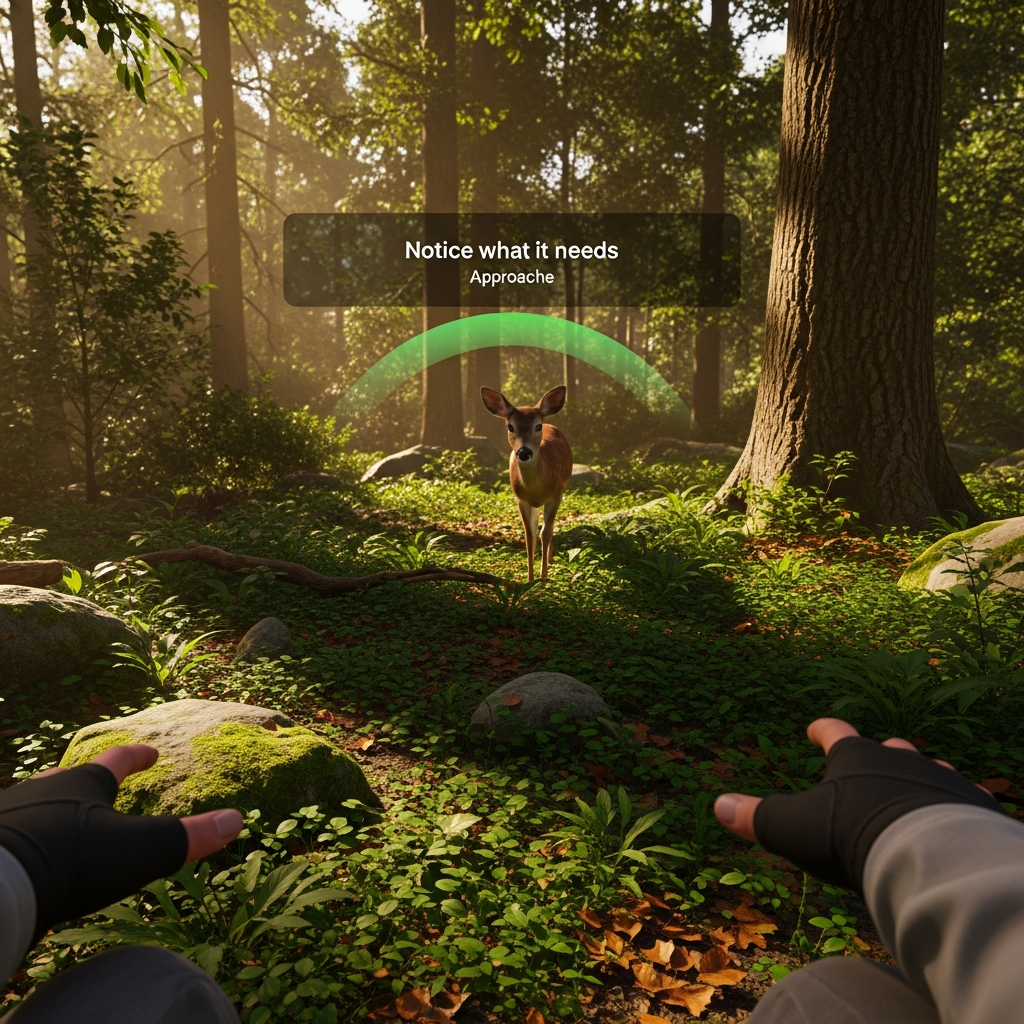
Task: Select the Approache option in the prompt panel
Action: pos(511,277)
